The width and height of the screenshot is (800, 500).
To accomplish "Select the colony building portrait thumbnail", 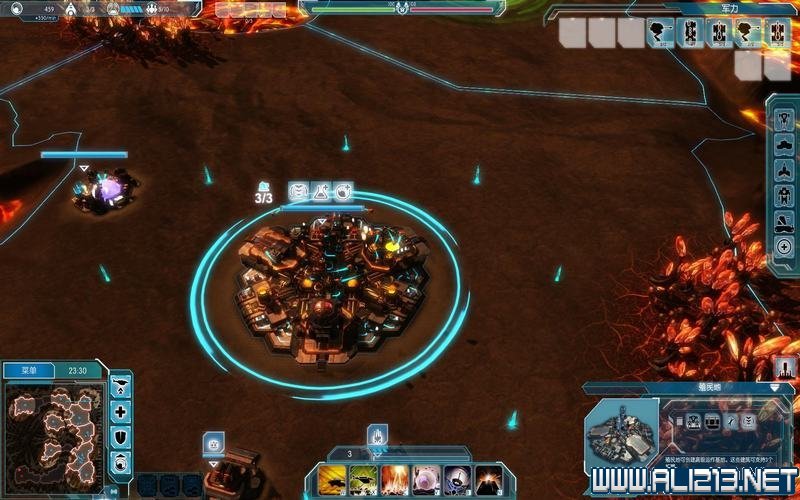I will coord(619,437).
